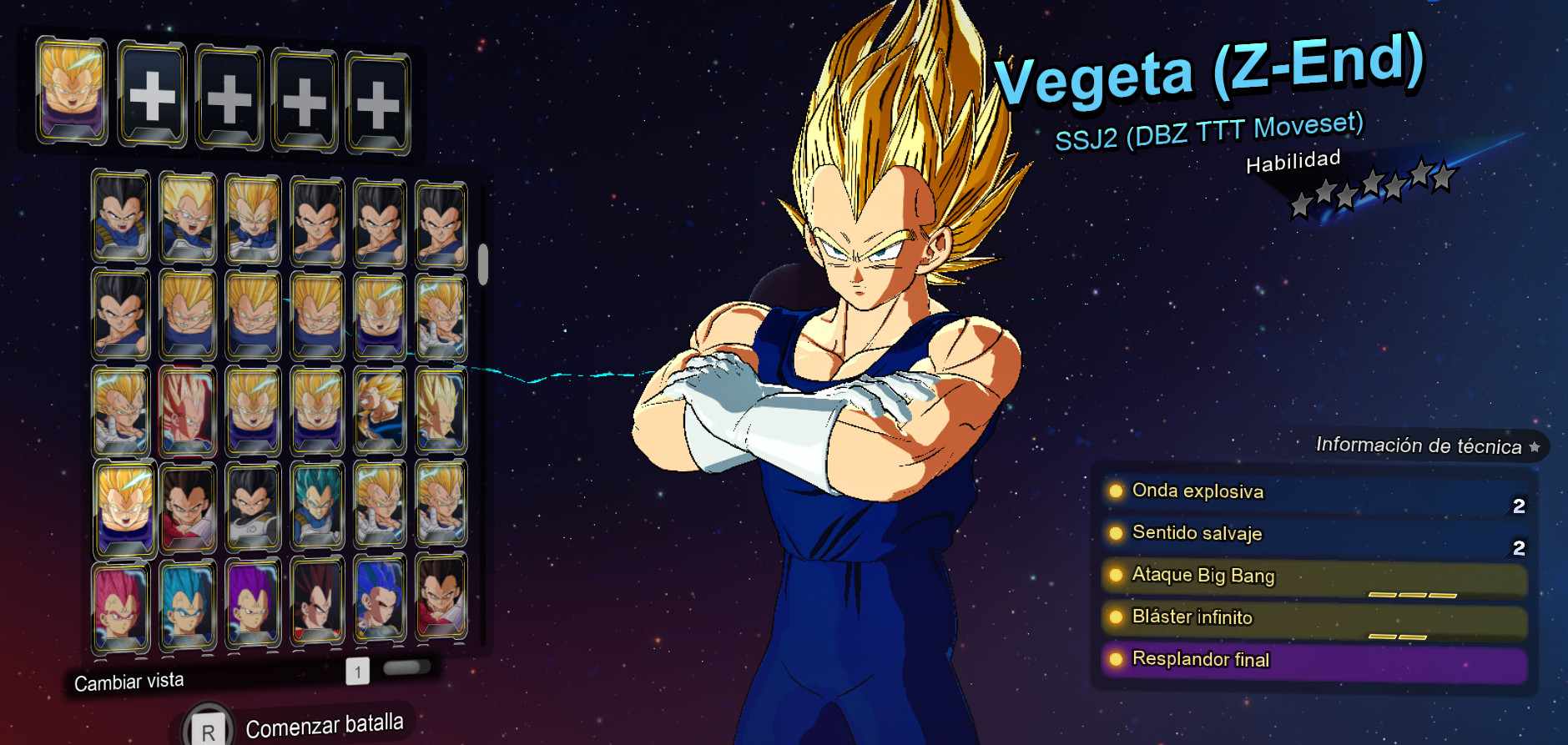This screenshot has width=1568, height=745.
Task: Click the R button prompt icon near Comenzar batalla
Action: point(209,725)
